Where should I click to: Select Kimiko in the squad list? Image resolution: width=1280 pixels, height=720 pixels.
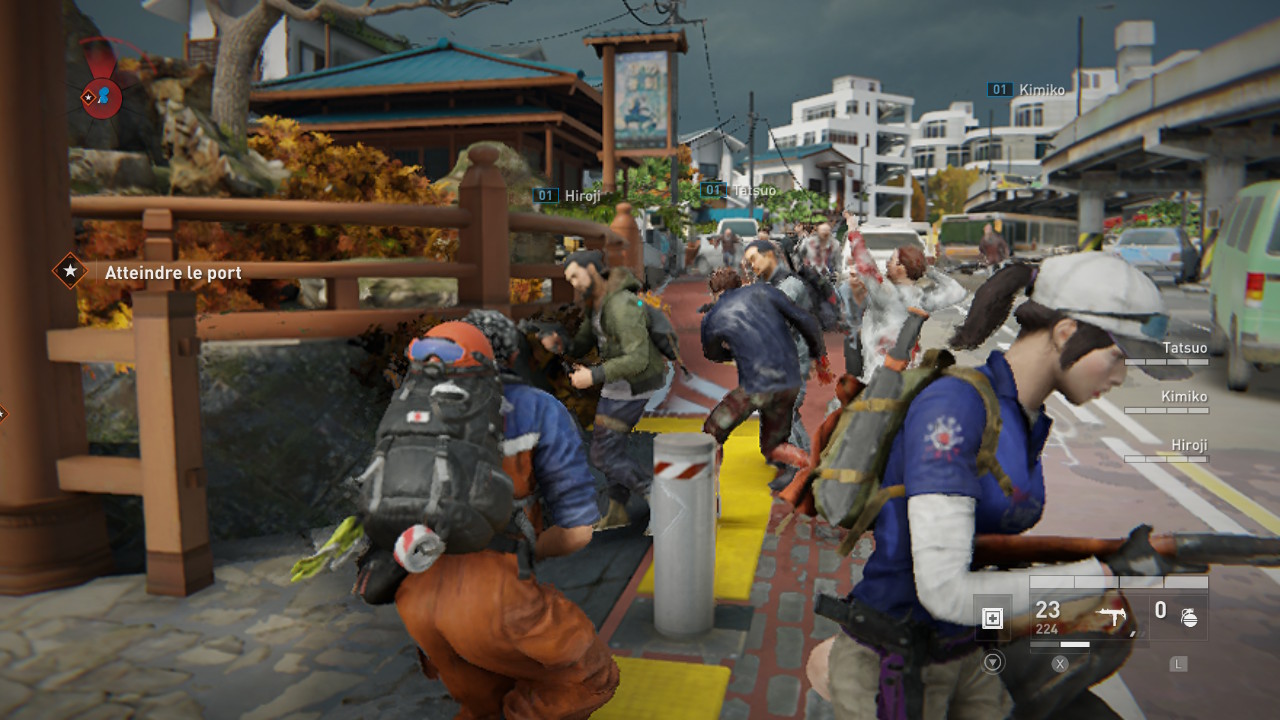[x=1184, y=397]
